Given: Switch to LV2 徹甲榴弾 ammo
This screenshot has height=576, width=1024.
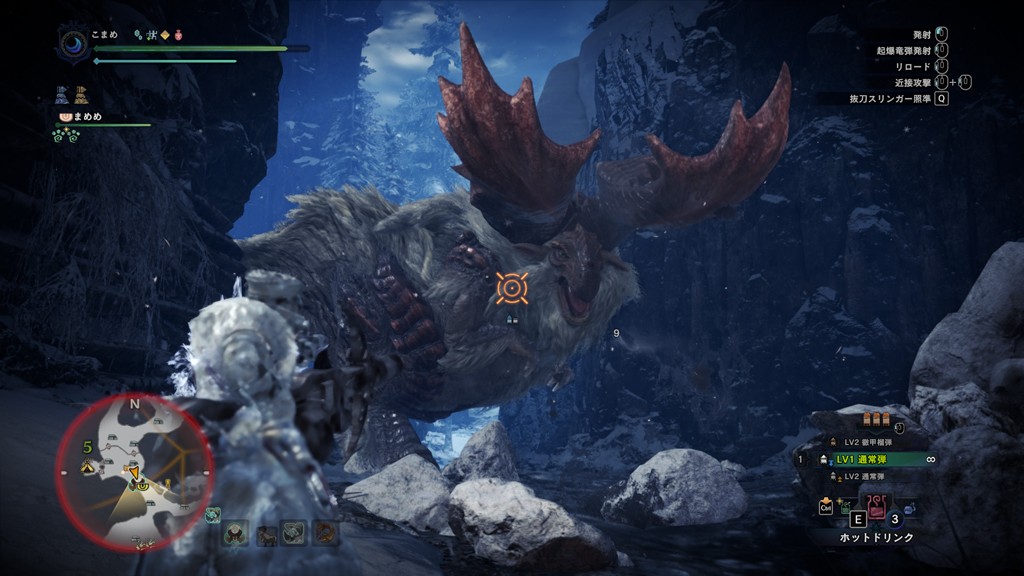Looking at the screenshot, I should pos(866,442).
